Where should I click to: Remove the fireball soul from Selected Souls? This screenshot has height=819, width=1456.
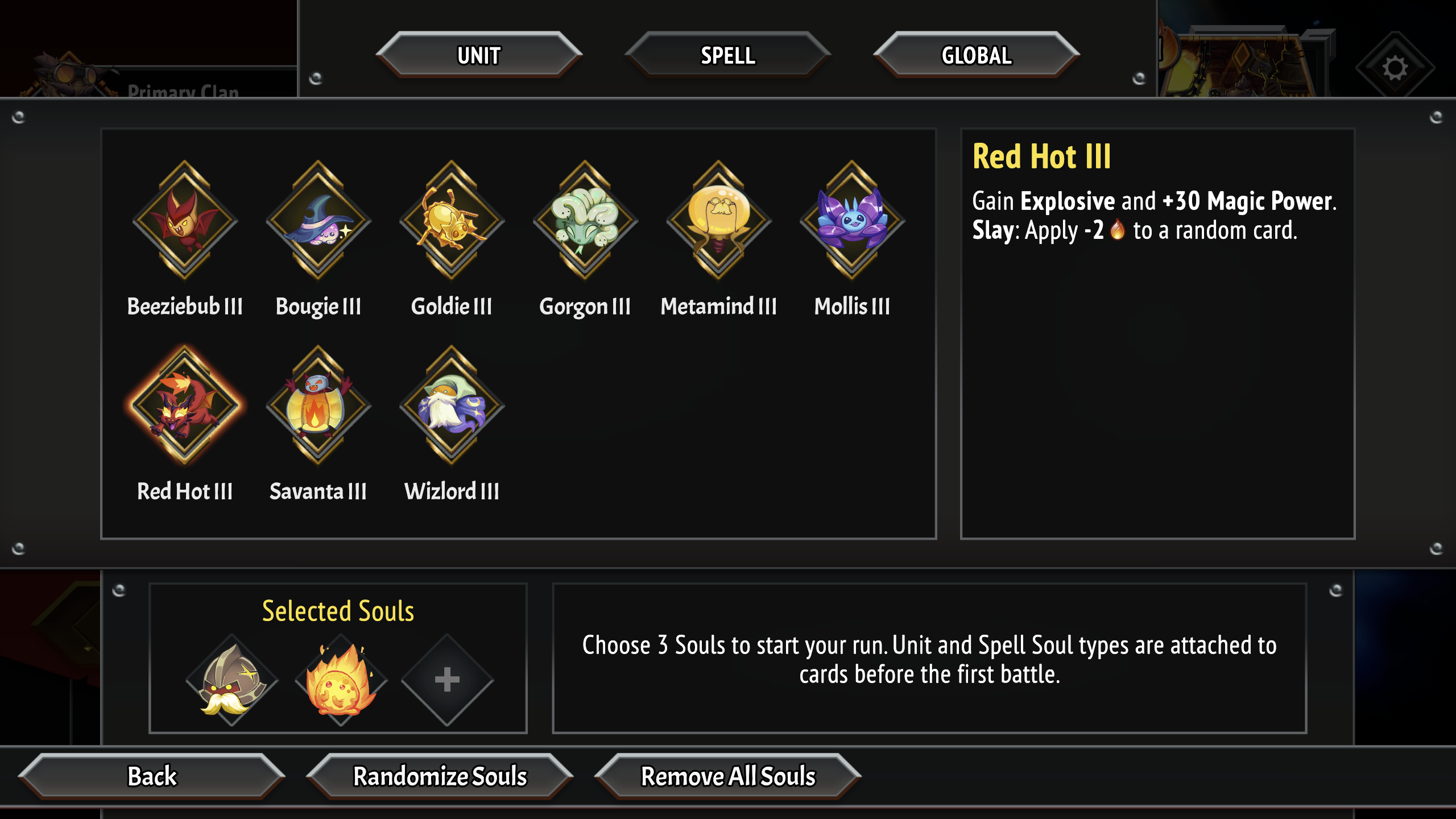[339, 679]
